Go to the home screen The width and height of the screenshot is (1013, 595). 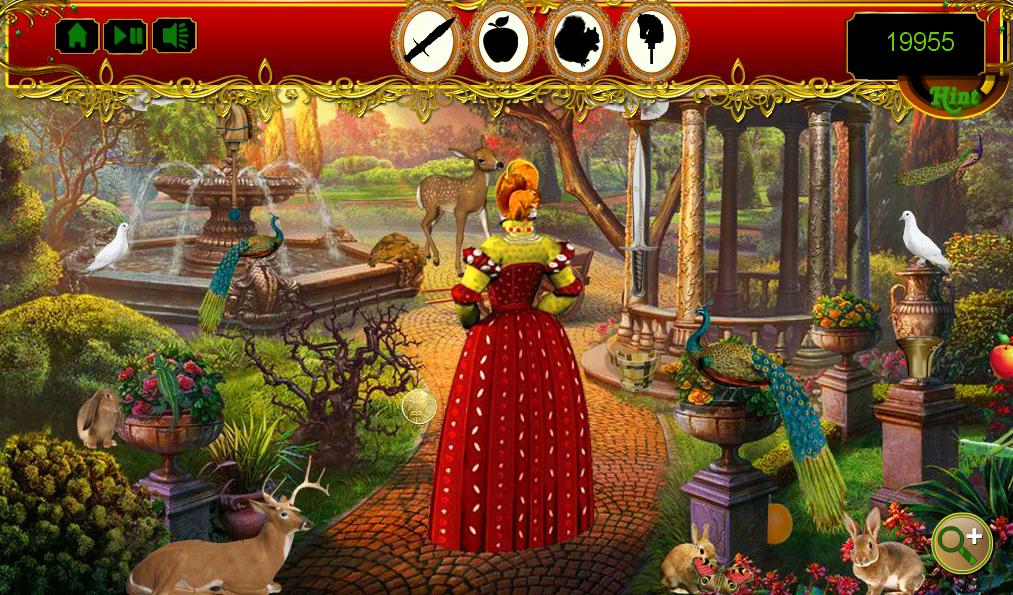click(x=77, y=36)
